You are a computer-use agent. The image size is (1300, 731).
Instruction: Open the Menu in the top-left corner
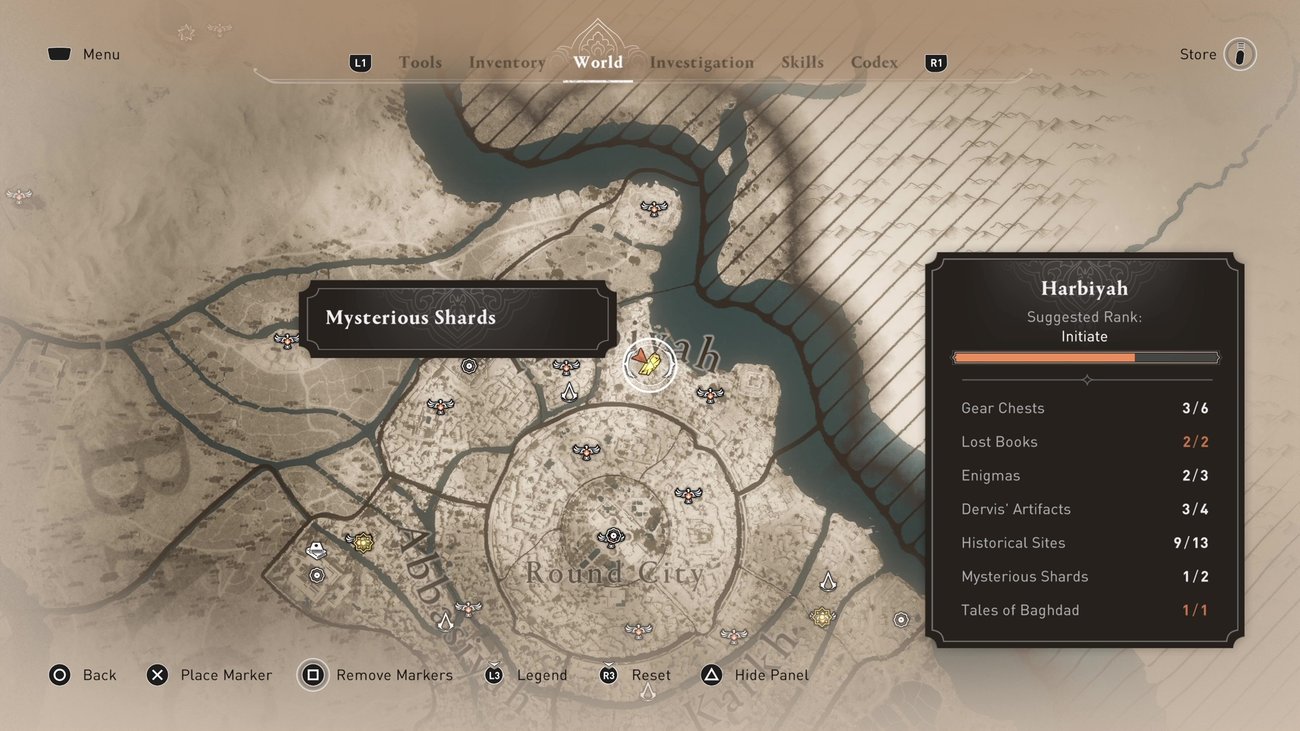point(84,54)
